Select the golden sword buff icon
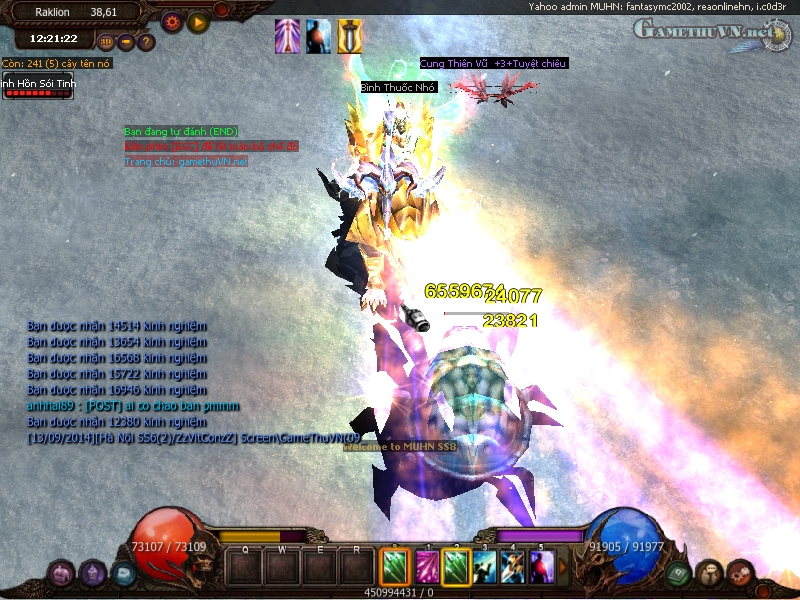The image size is (800, 600). point(350,36)
